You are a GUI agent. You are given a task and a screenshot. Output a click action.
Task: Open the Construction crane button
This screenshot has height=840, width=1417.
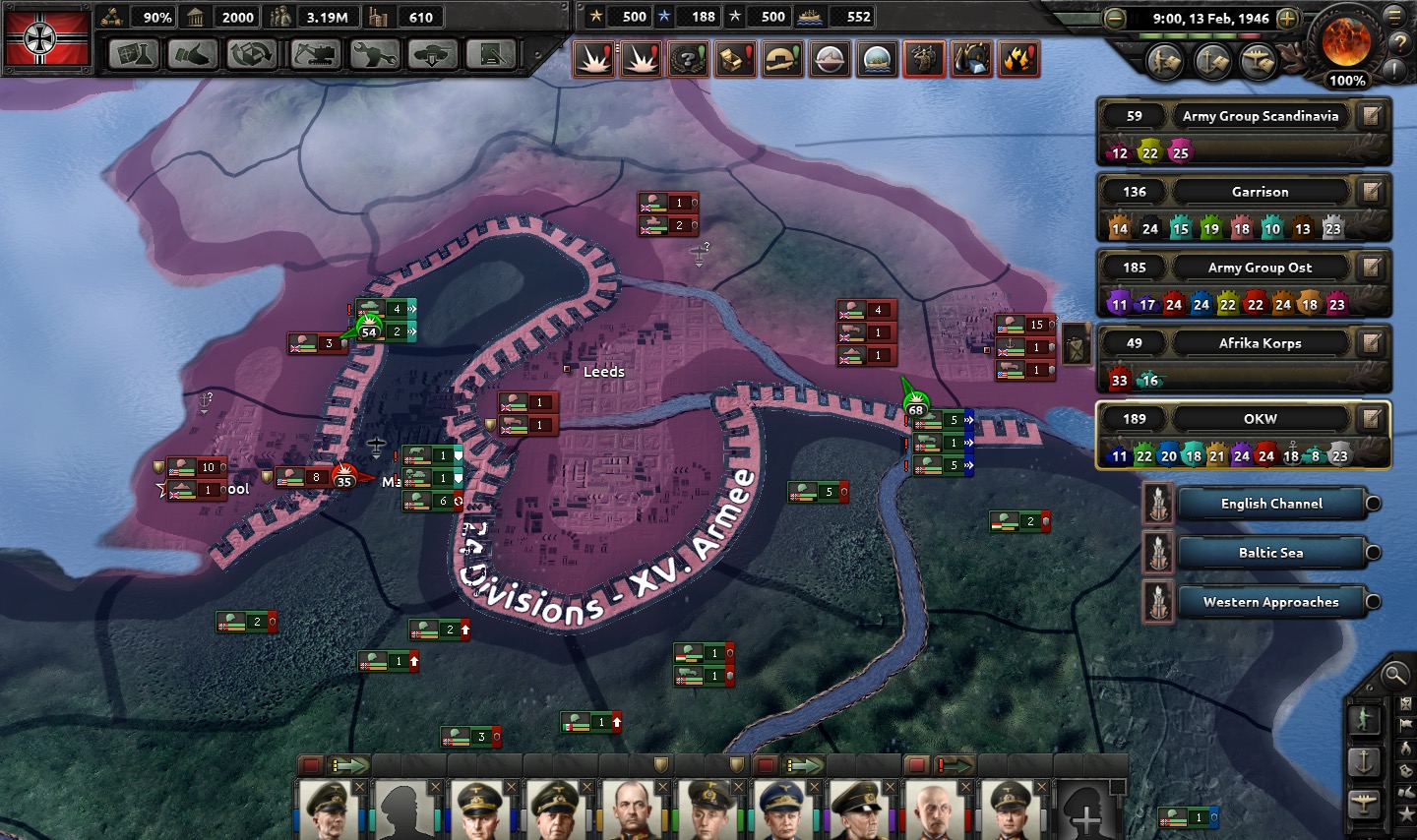tap(313, 55)
